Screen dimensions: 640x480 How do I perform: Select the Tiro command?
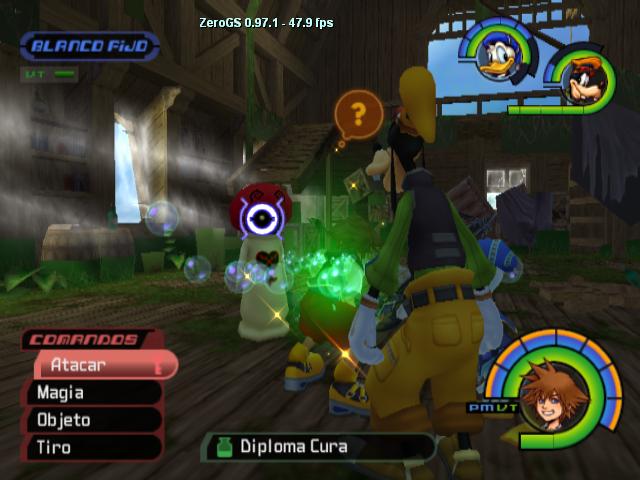pyautogui.click(x=95, y=447)
